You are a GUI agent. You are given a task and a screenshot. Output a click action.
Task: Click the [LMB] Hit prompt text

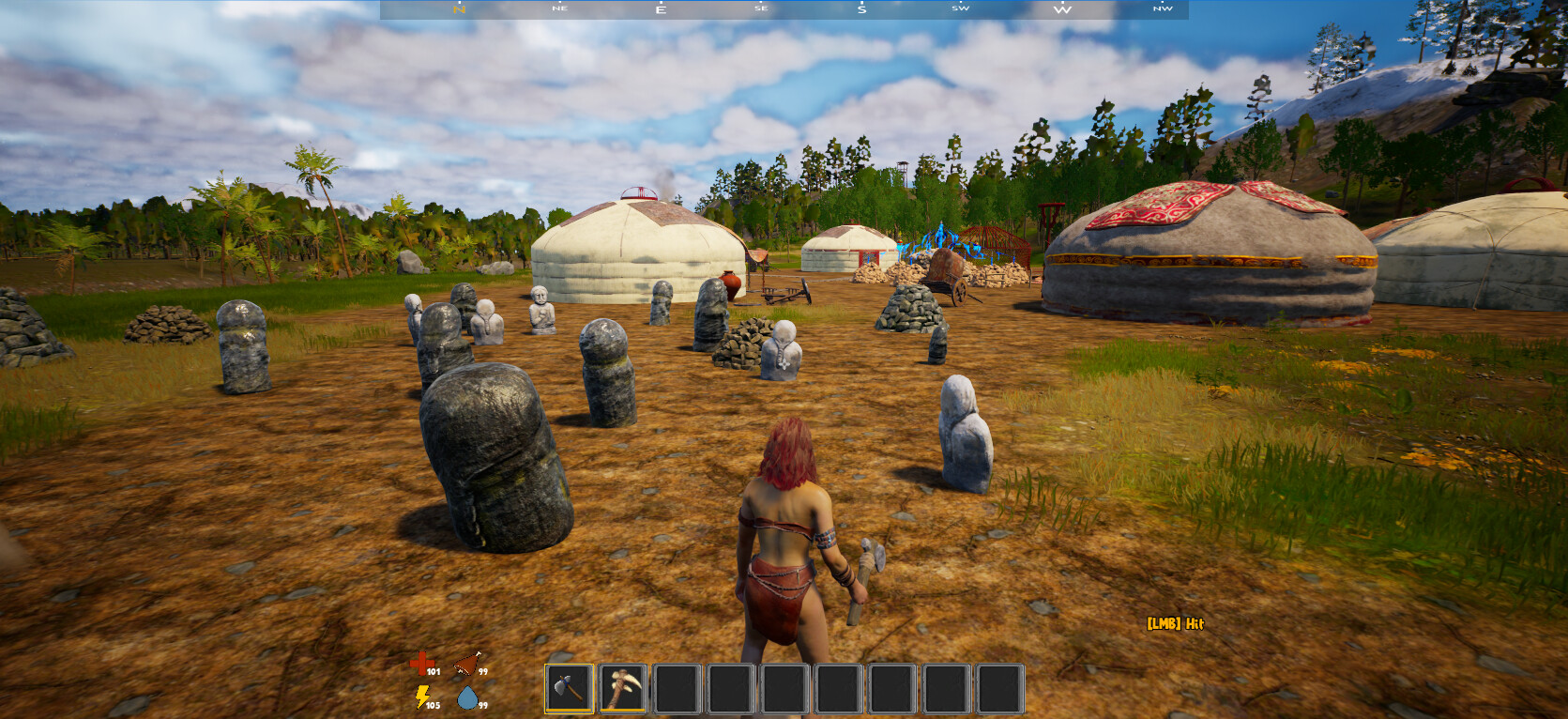tap(1174, 622)
